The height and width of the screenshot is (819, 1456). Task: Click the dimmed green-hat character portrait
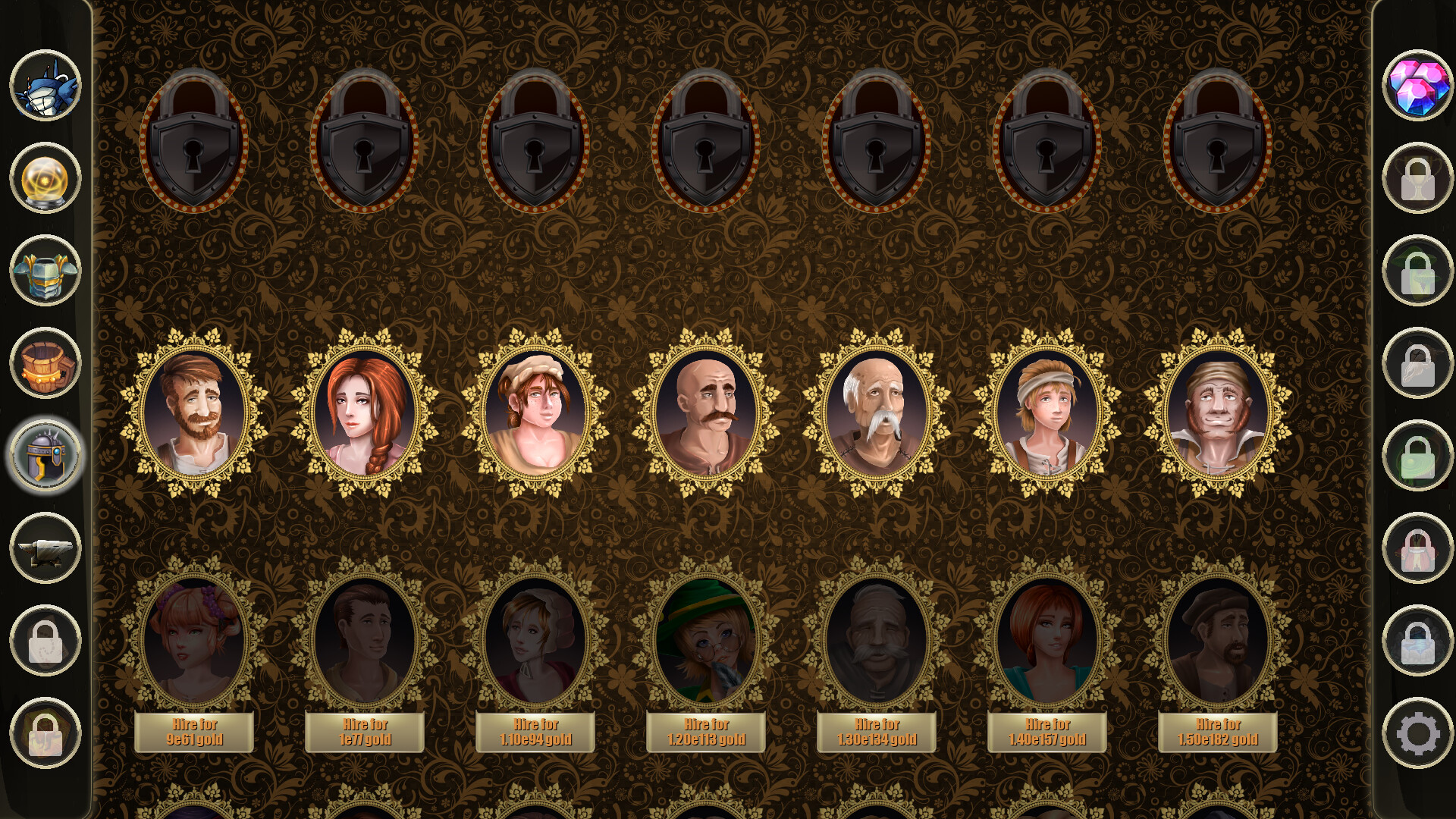[x=705, y=641]
